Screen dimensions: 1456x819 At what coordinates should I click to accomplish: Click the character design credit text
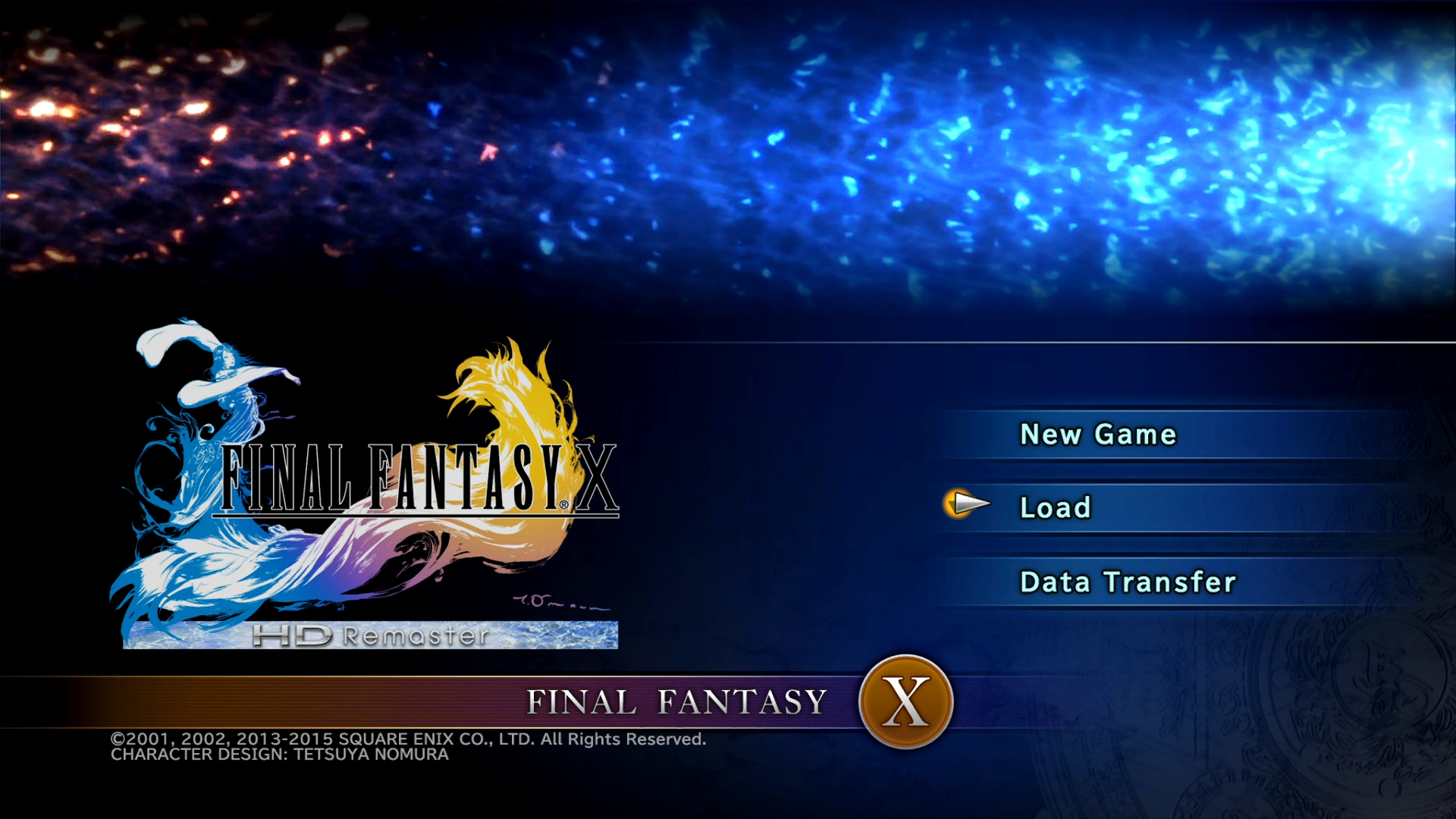click(x=278, y=755)
